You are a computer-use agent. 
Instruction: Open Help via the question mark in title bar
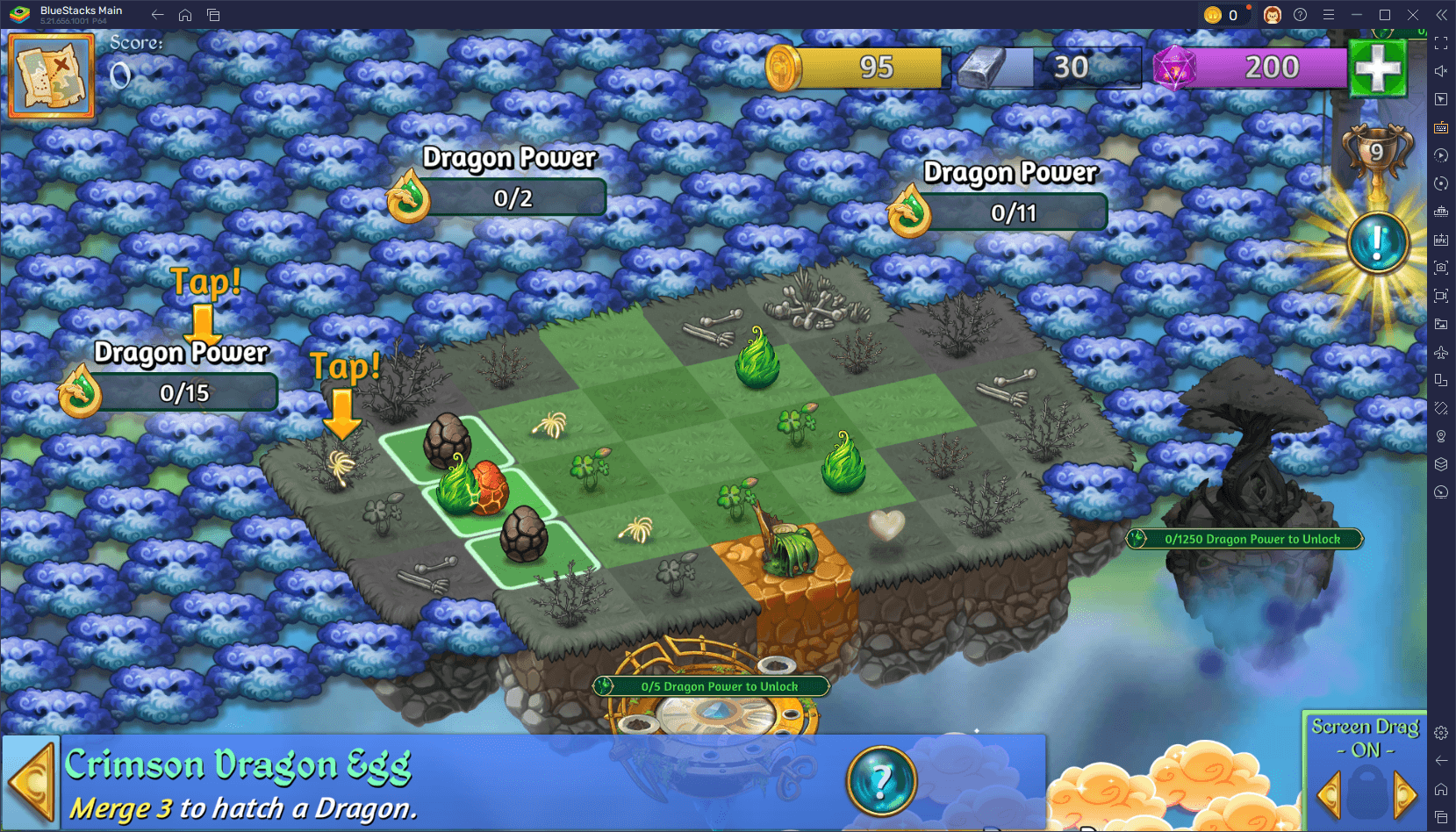click(1301, 14)
